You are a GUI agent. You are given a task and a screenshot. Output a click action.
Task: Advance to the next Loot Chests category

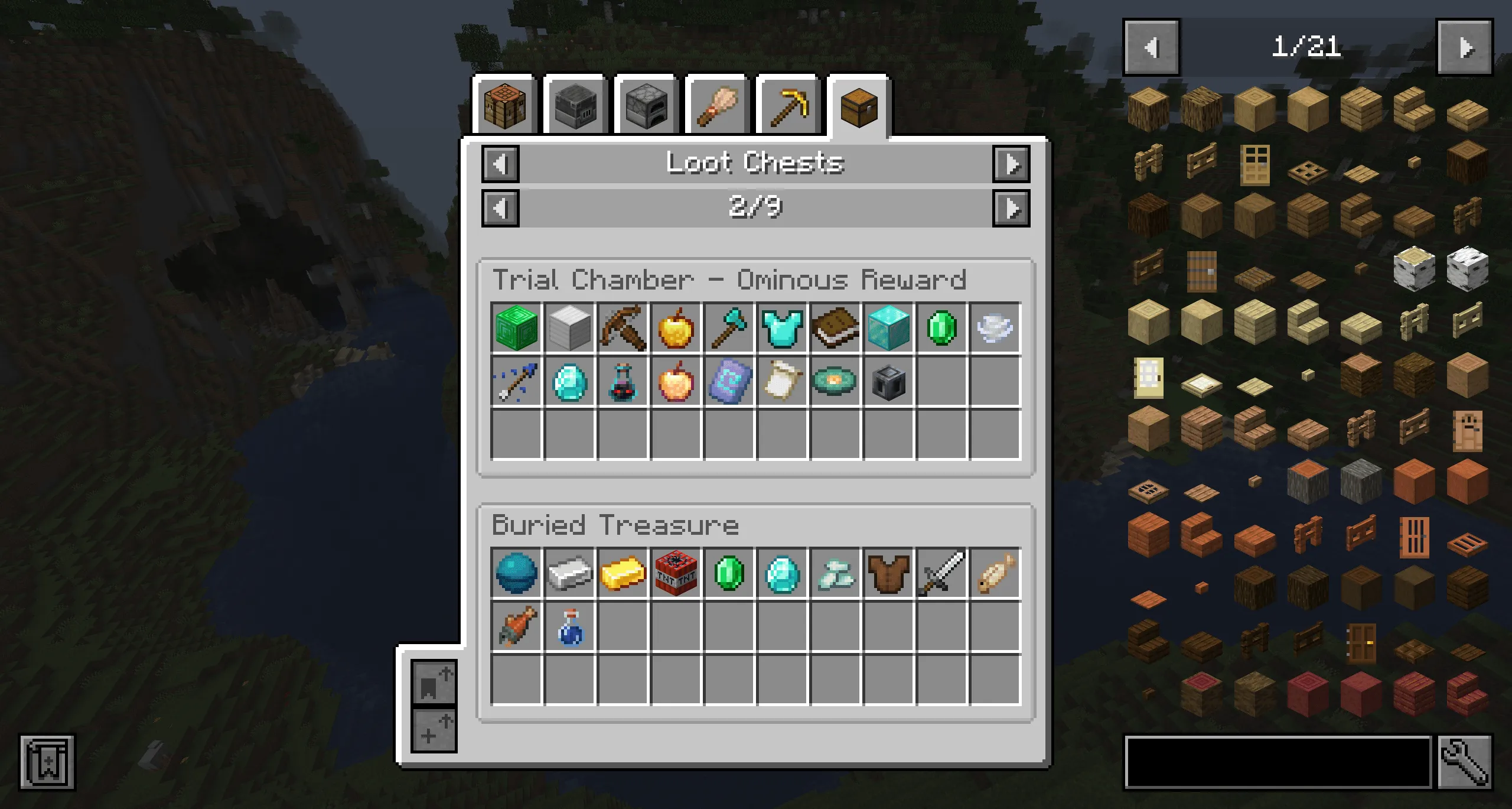click(1012, 165)
